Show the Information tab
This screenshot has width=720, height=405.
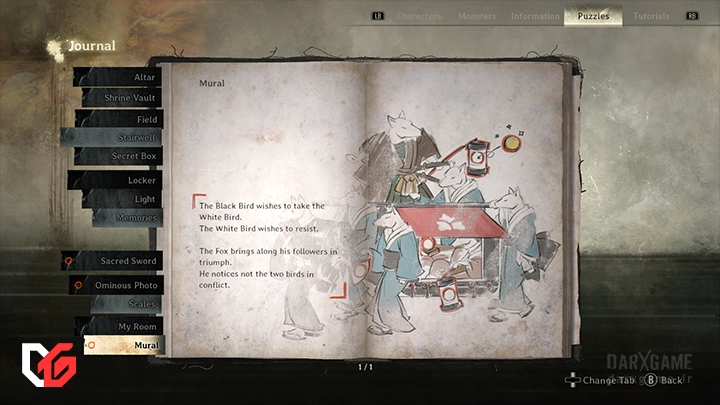coord(535,16)
